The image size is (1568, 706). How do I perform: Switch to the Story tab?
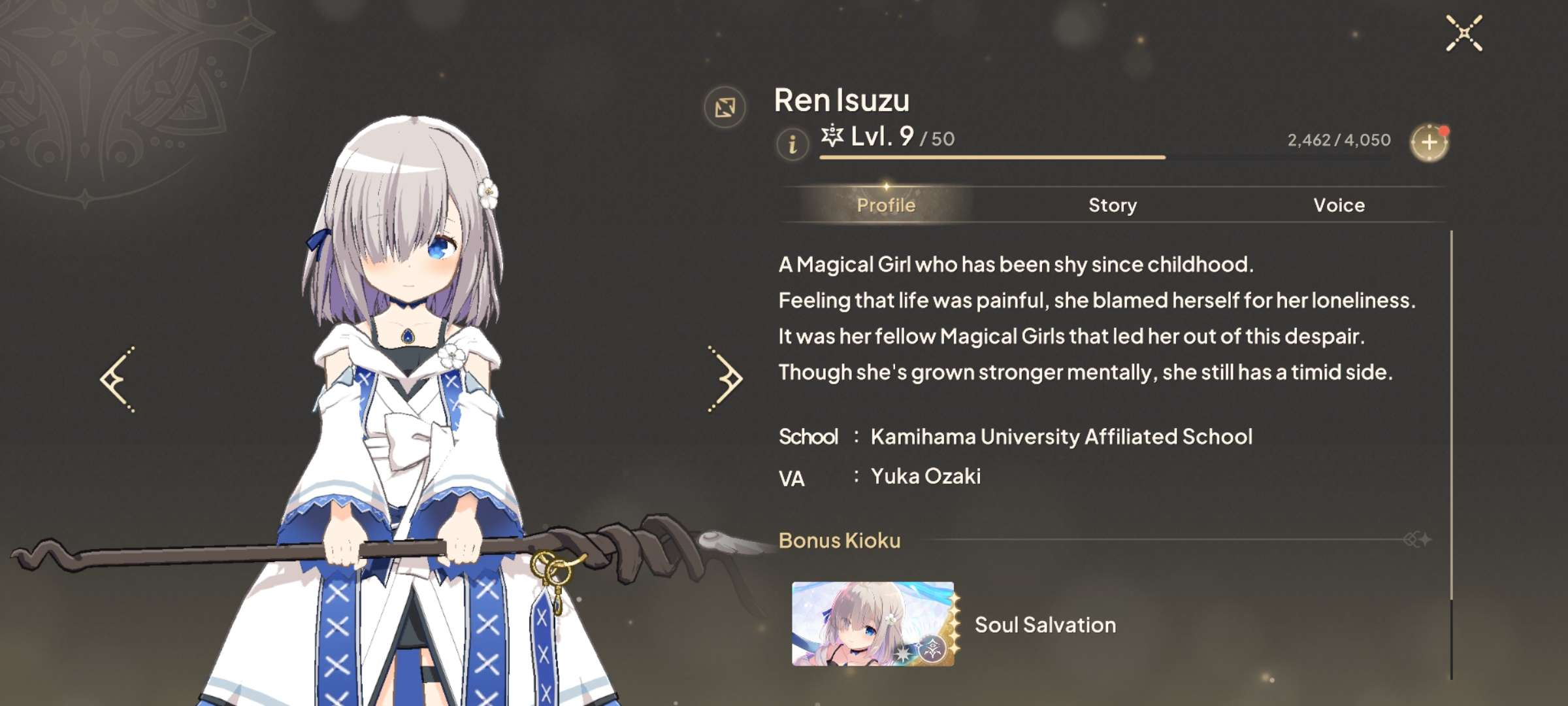click(1112, 205)
